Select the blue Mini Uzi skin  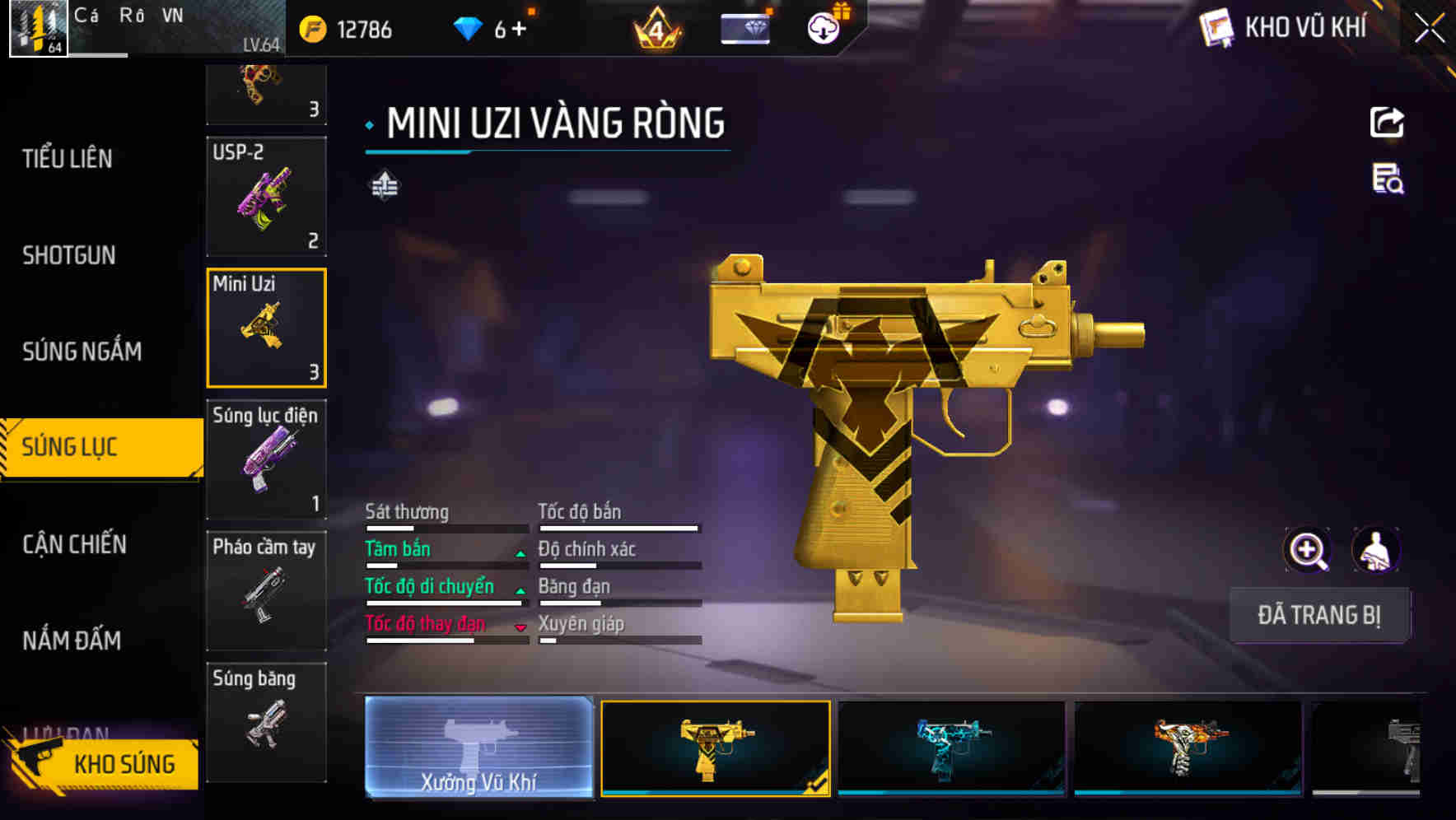[x=951, y=748]
